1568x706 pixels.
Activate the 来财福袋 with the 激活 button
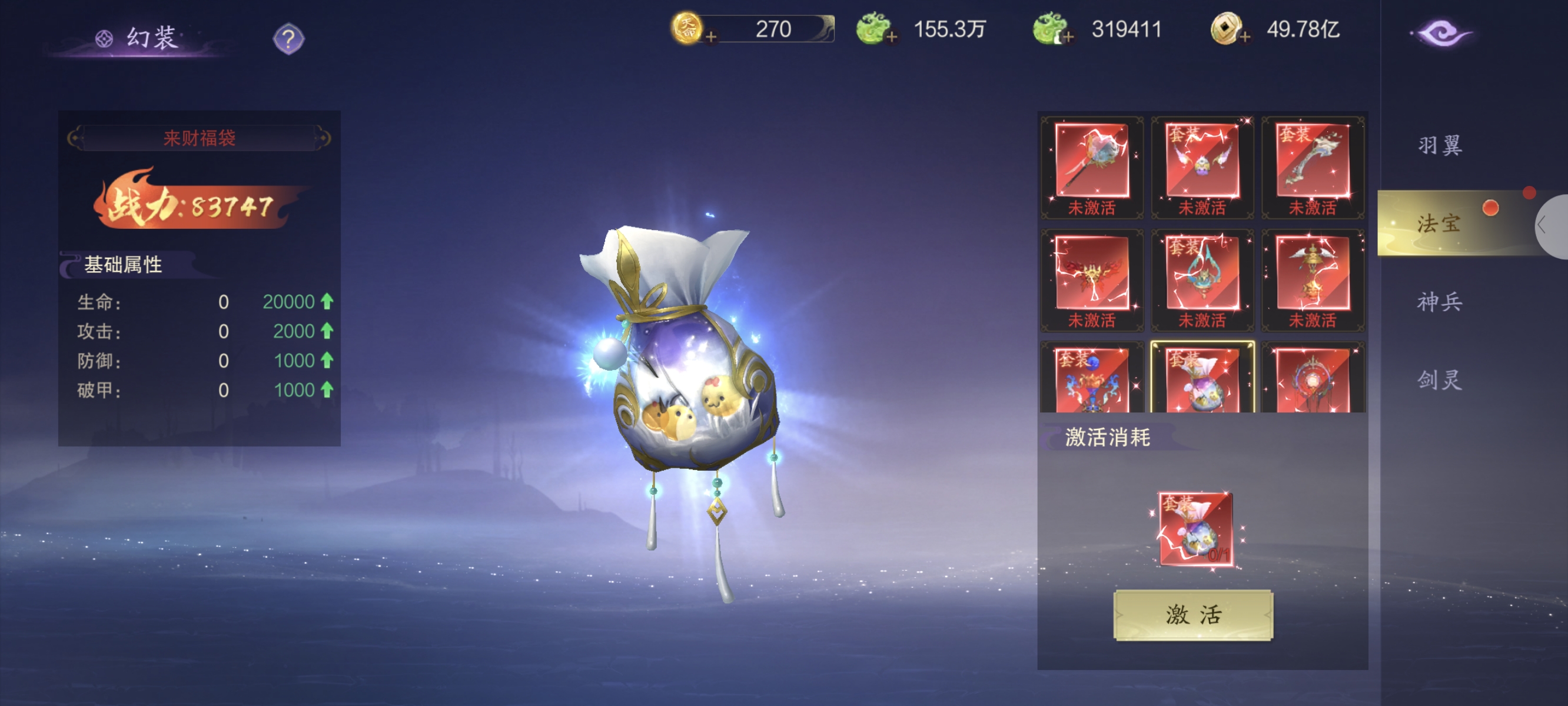click(1192, 615)
